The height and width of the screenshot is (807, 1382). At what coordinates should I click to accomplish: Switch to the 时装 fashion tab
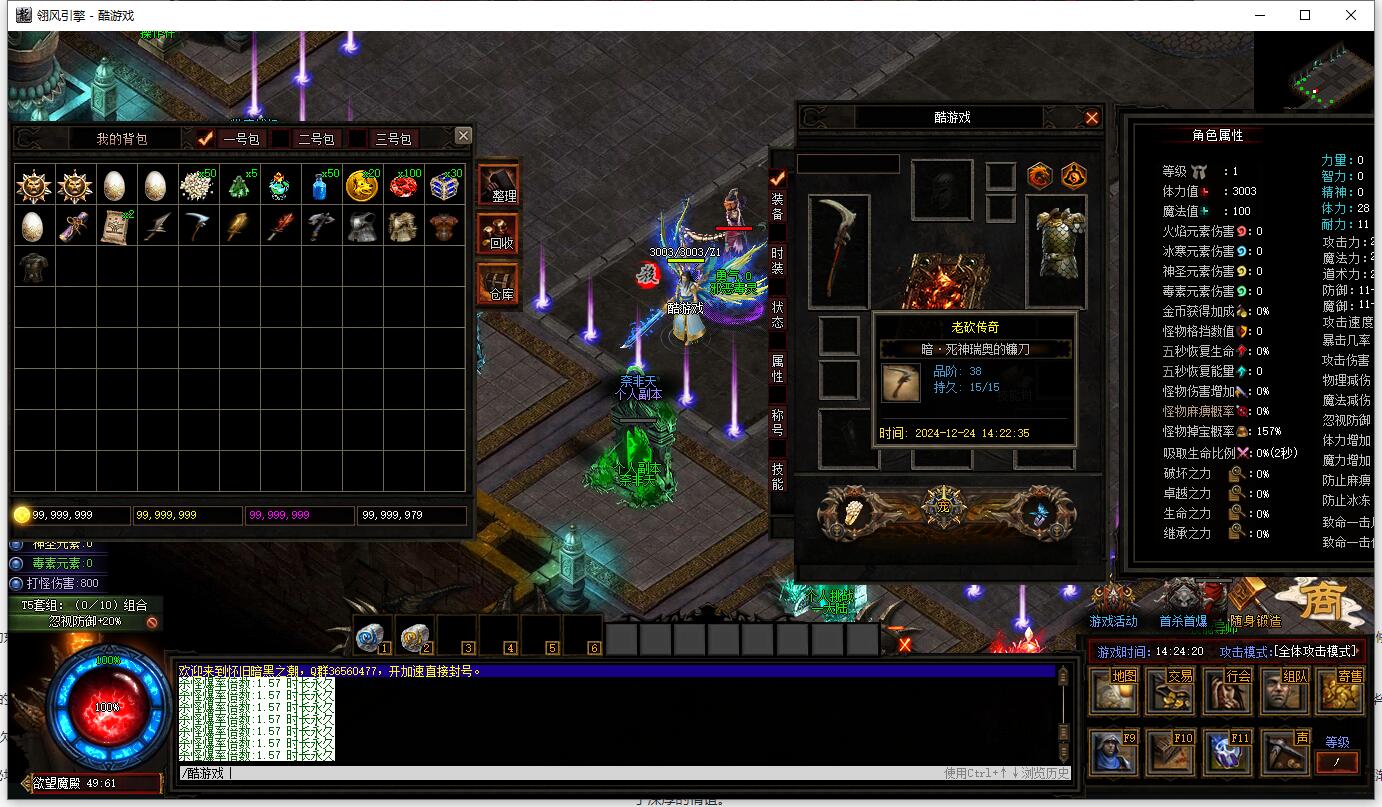click(777, 262)
